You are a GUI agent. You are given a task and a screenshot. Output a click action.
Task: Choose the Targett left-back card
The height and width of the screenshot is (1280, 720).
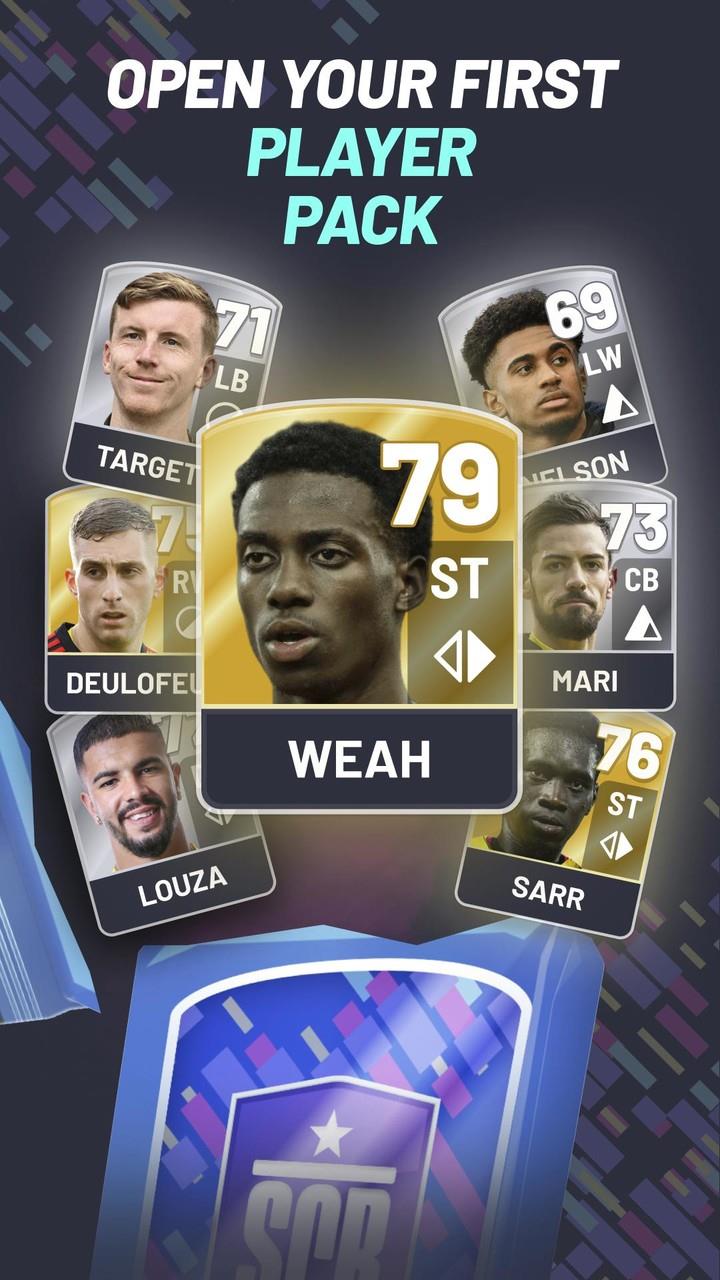(160, 370)
